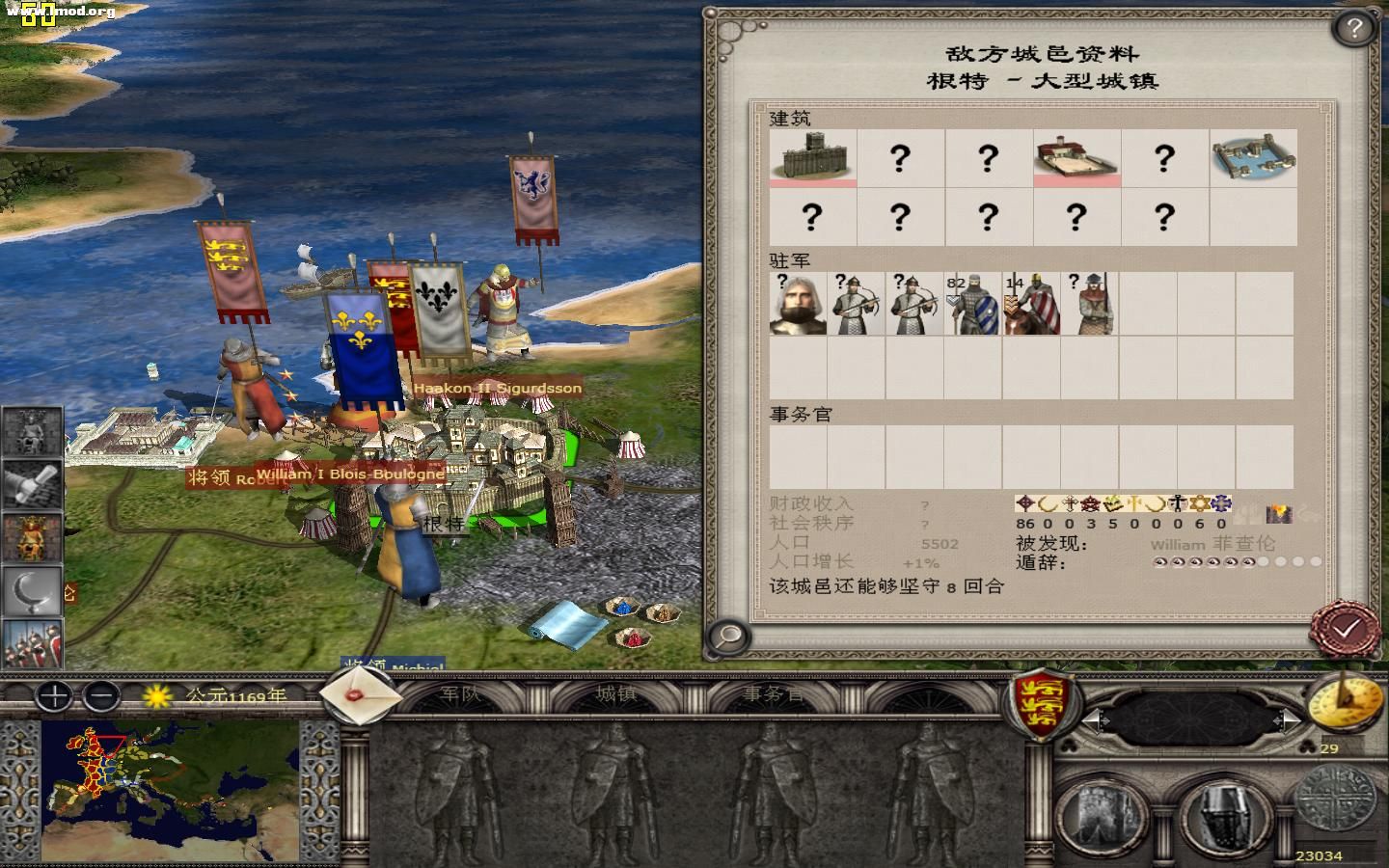Screen dimensions: 1389x868
Task: Click the help question mark on the panel
Action: point(1354,27)
